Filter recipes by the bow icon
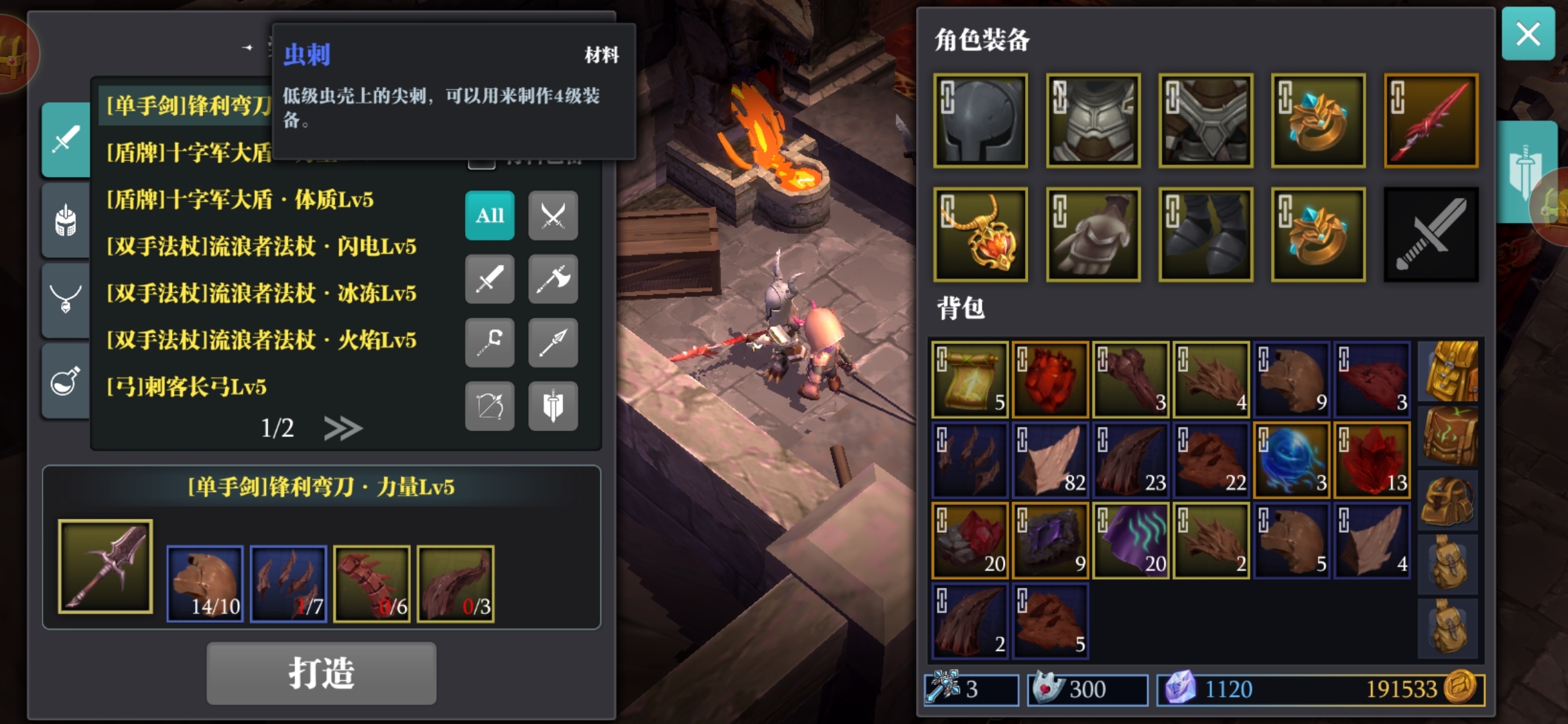This screenshot has height=724, width=1568. 489,406
